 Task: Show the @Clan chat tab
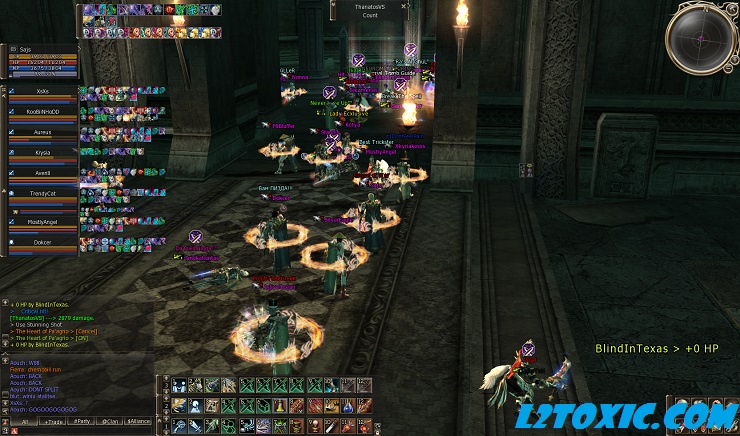tap(112, 423)
